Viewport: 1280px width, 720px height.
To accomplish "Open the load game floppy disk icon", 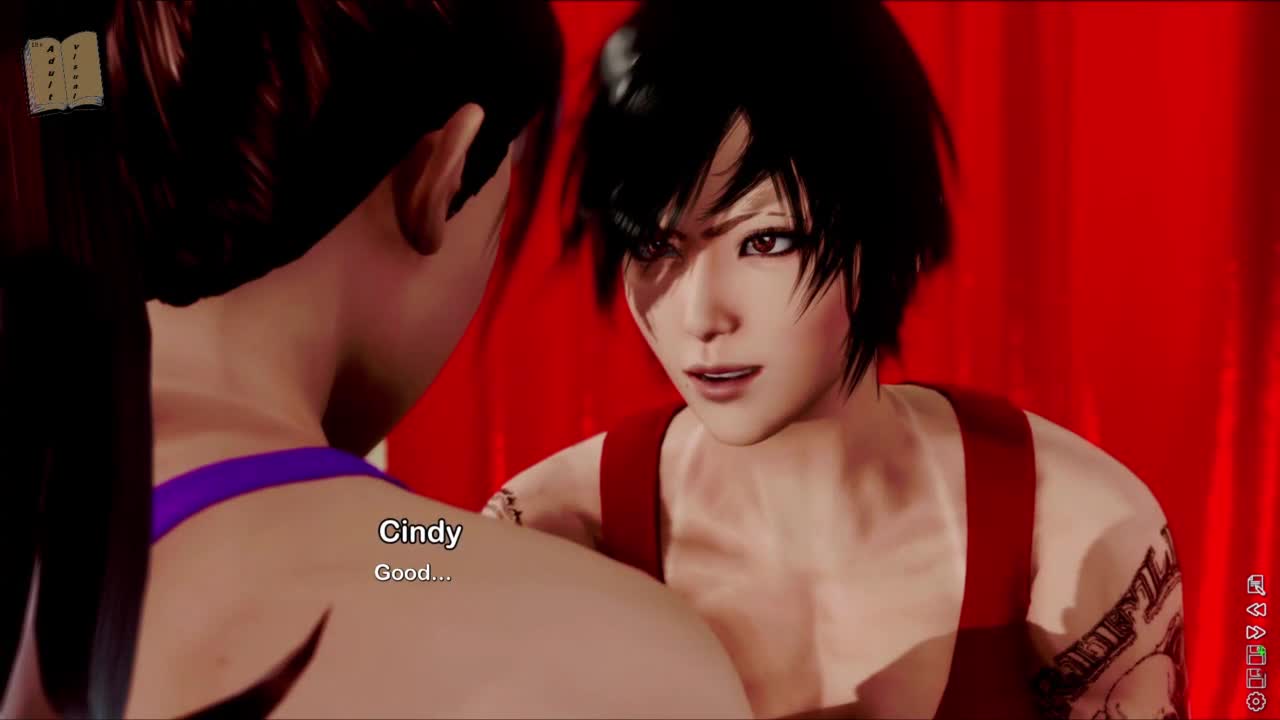I will pos(1256,679).
